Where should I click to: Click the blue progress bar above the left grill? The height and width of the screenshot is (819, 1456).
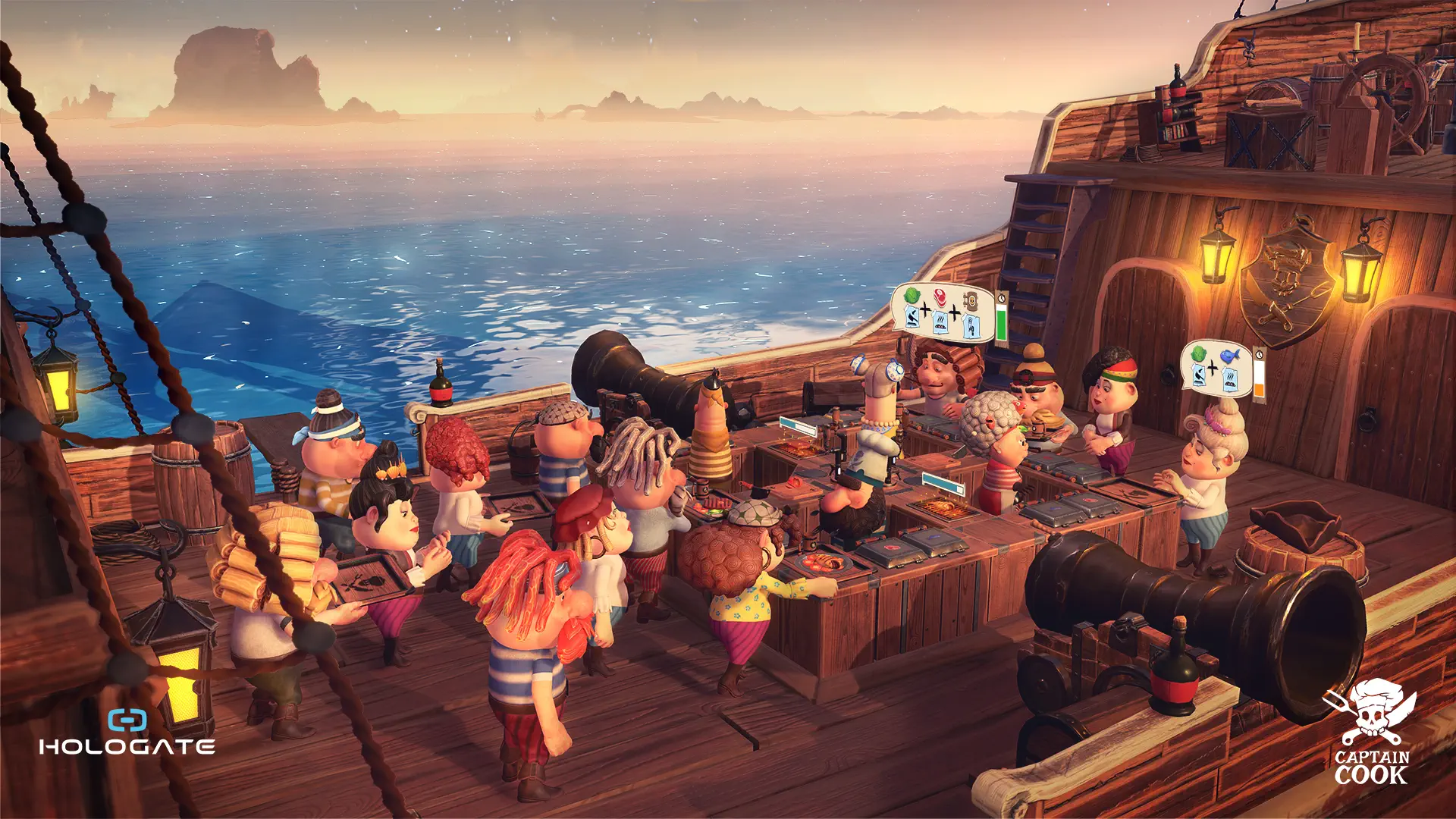click(x=796, y=426)
